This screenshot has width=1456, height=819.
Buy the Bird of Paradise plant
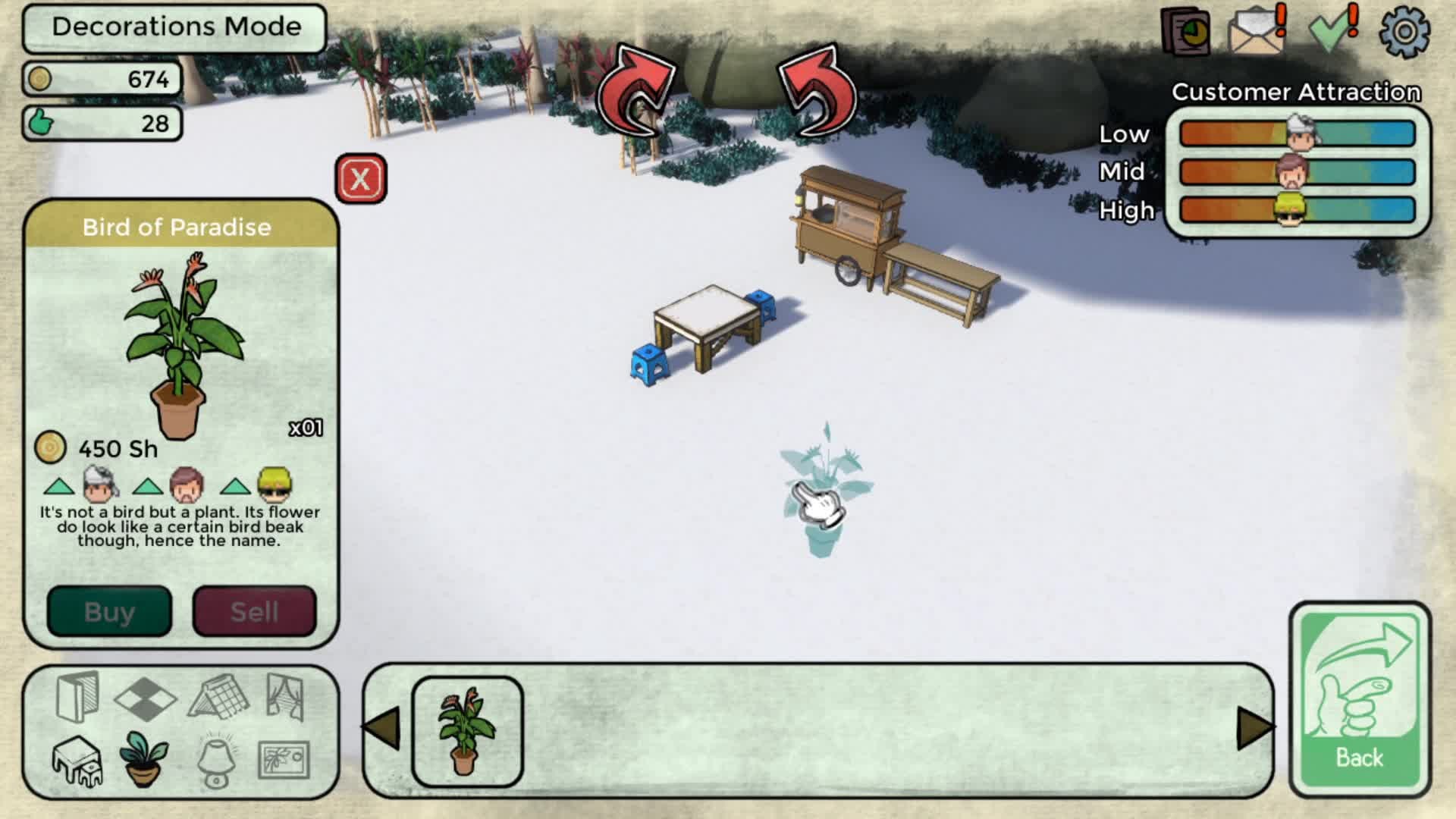pos(109,611)
